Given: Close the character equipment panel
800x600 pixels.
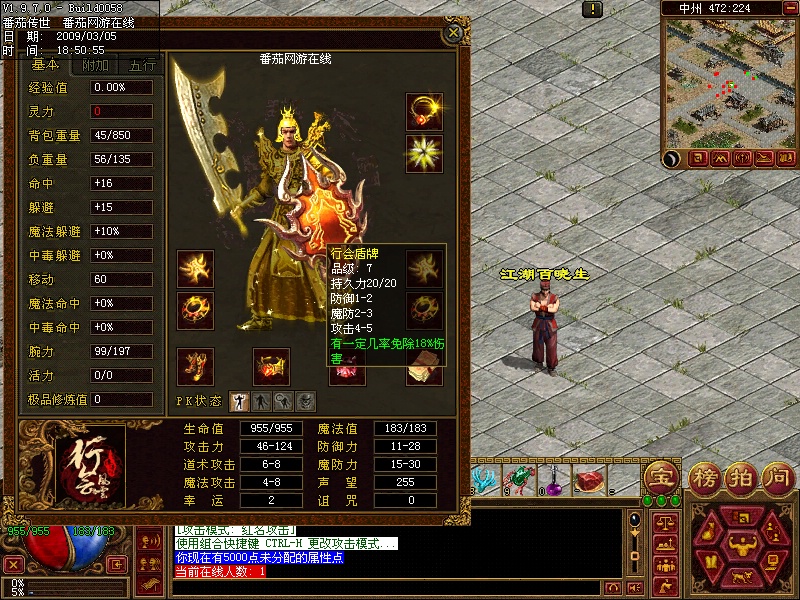Looking at the screenshot, I should pyautogui.click(x=453, y=33).
